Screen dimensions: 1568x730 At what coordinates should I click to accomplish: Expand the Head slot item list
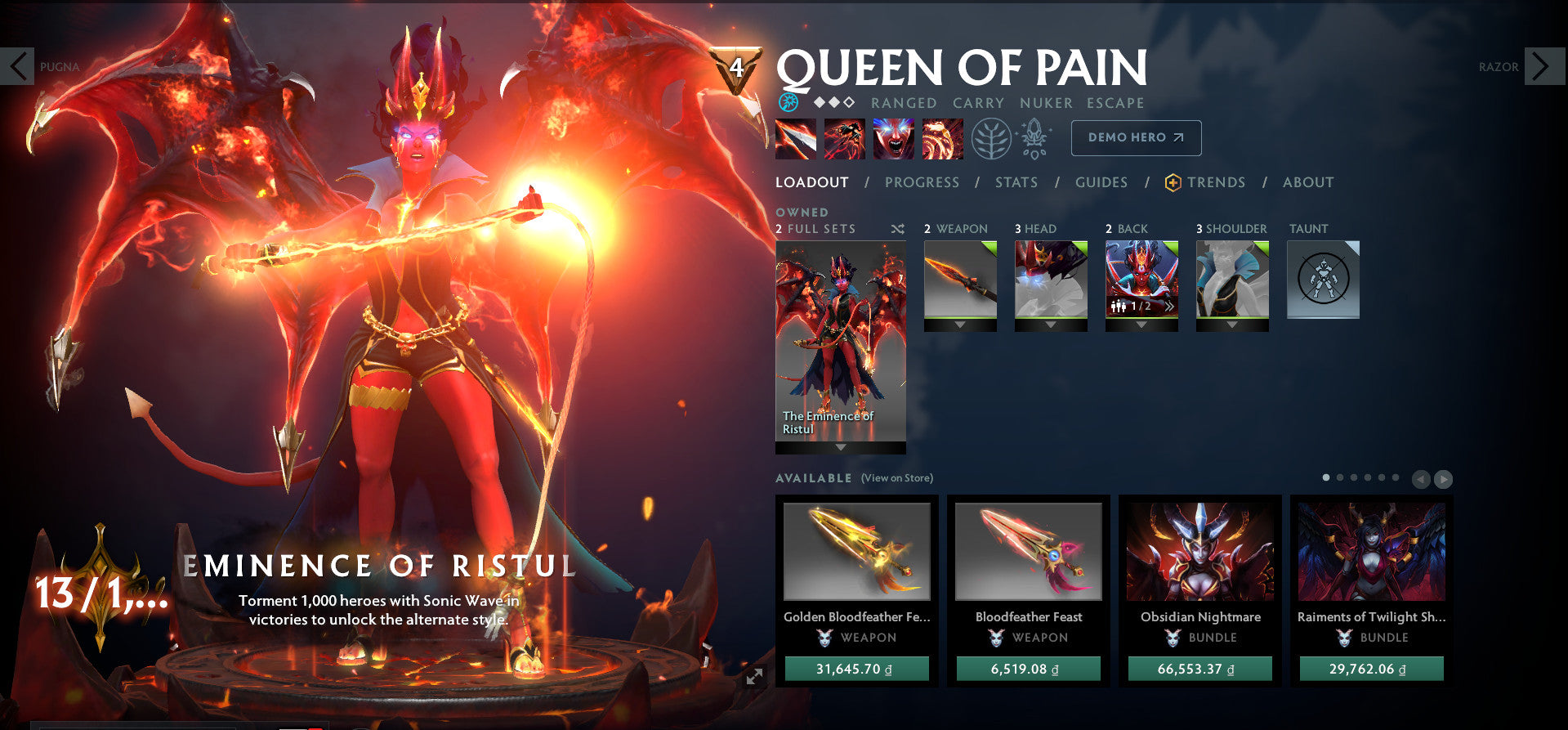pos(1051,325)
